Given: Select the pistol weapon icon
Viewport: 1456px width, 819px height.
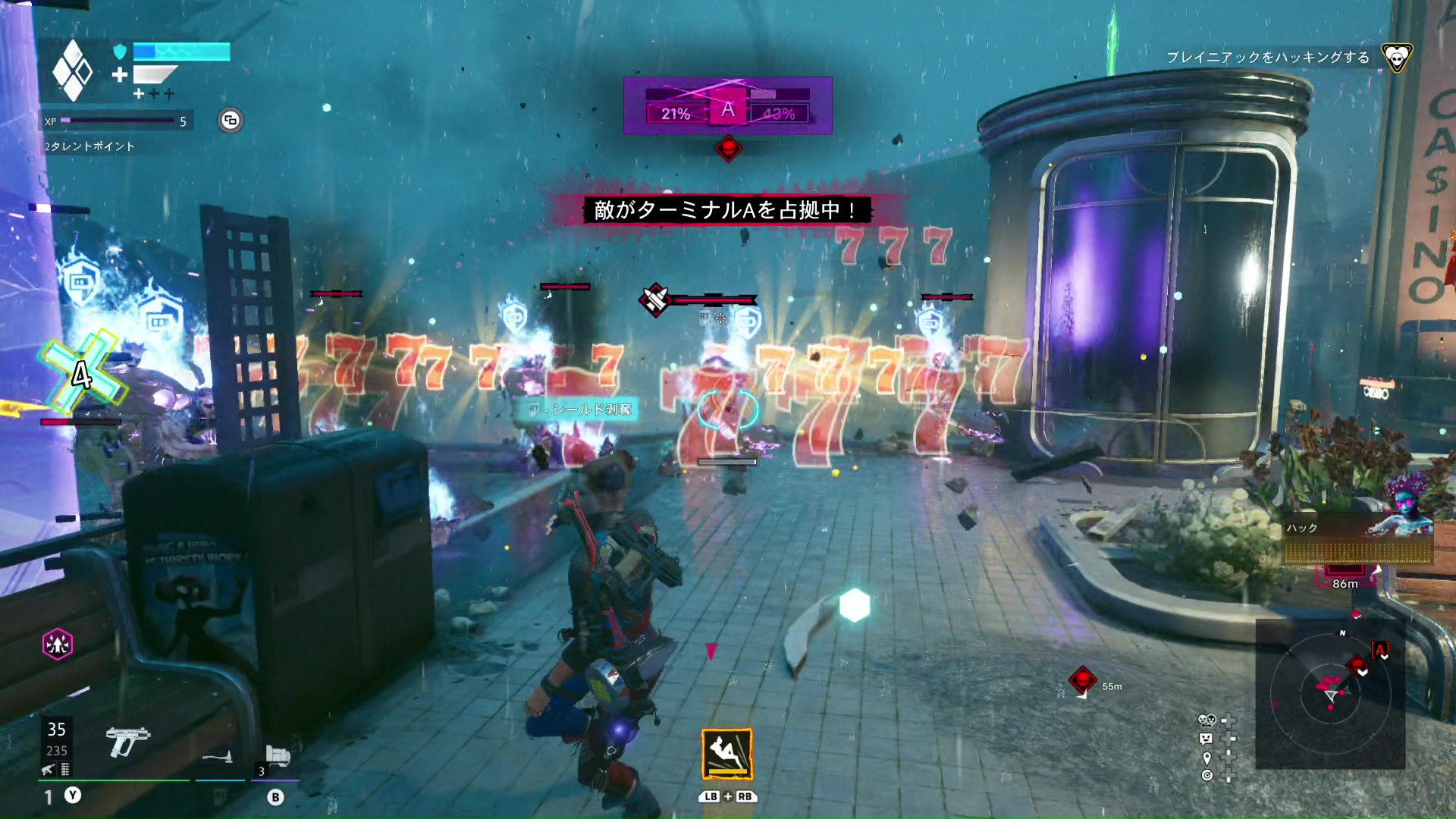Looking at the screenshot, I should click(x=127, y=740).
